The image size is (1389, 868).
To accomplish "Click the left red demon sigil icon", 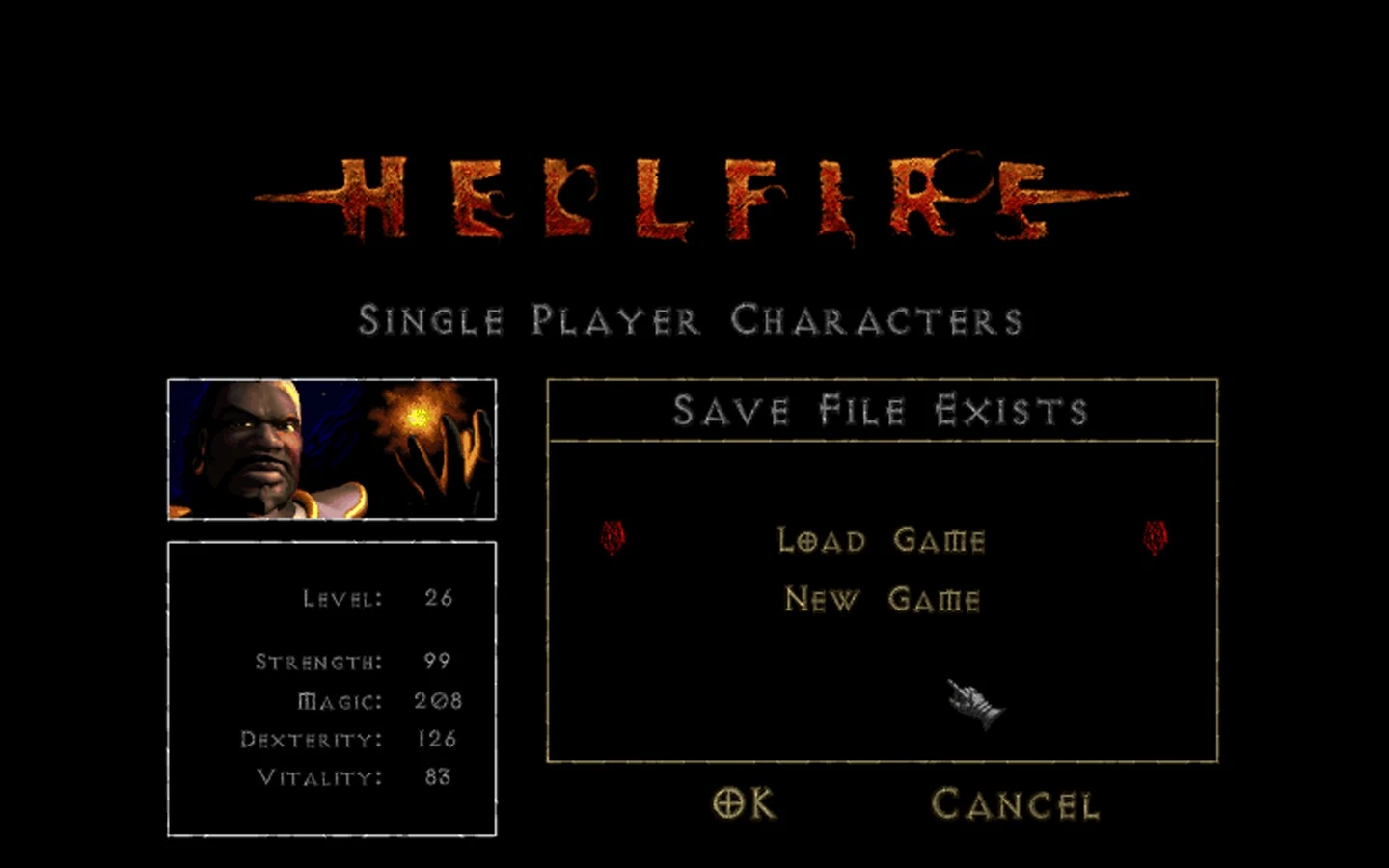I will pos(611,538).
